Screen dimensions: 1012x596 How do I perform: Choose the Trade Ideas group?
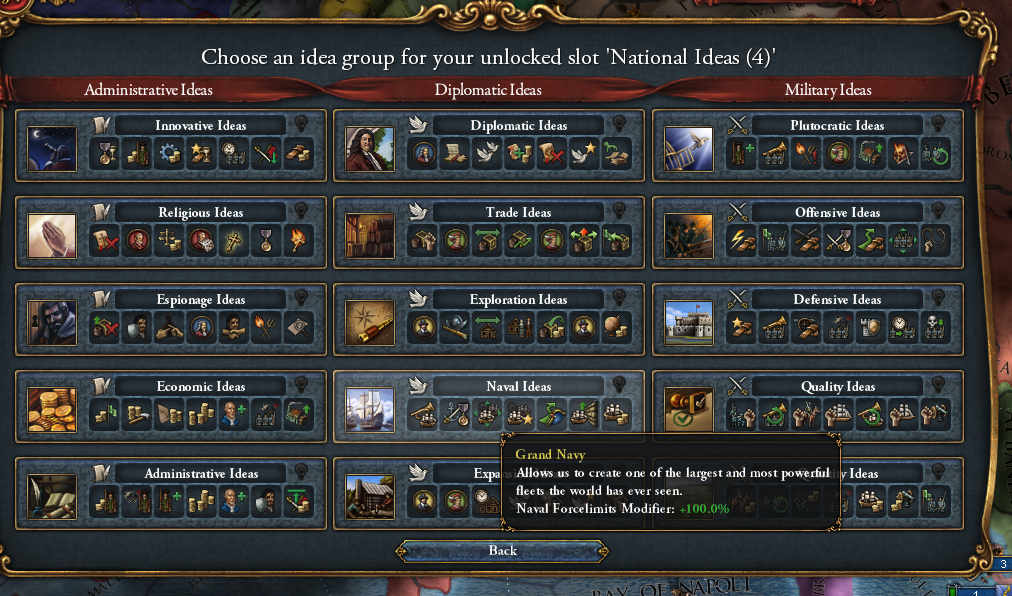(517, 213)
